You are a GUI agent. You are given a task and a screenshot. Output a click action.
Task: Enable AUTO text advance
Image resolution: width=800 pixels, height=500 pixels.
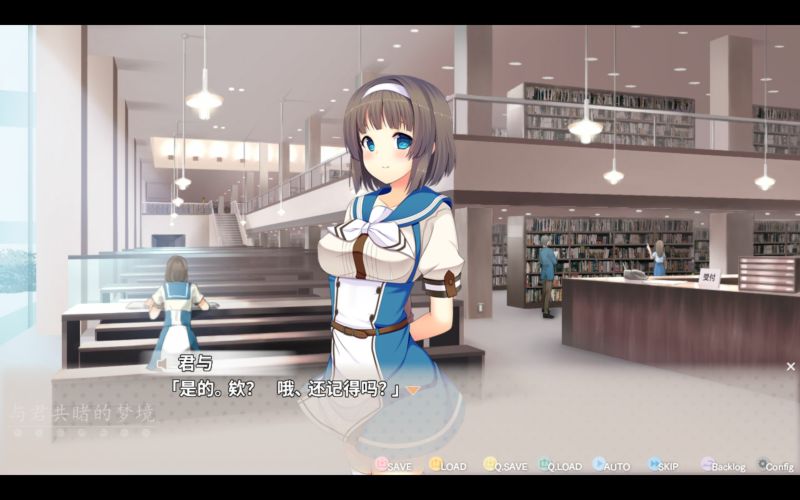[611, 465]
